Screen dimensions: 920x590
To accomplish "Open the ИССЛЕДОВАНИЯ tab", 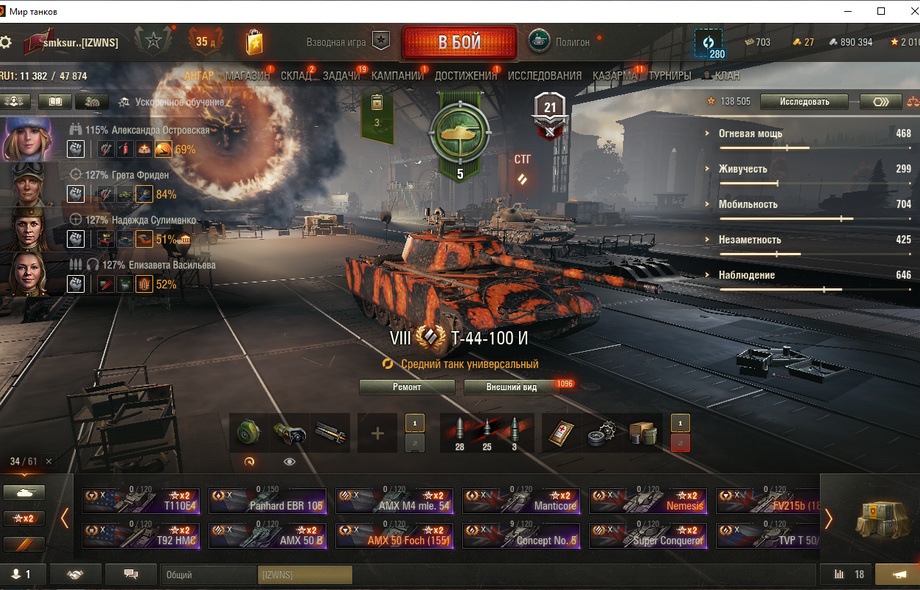I will pyautogui.click(x=544, y=76).
